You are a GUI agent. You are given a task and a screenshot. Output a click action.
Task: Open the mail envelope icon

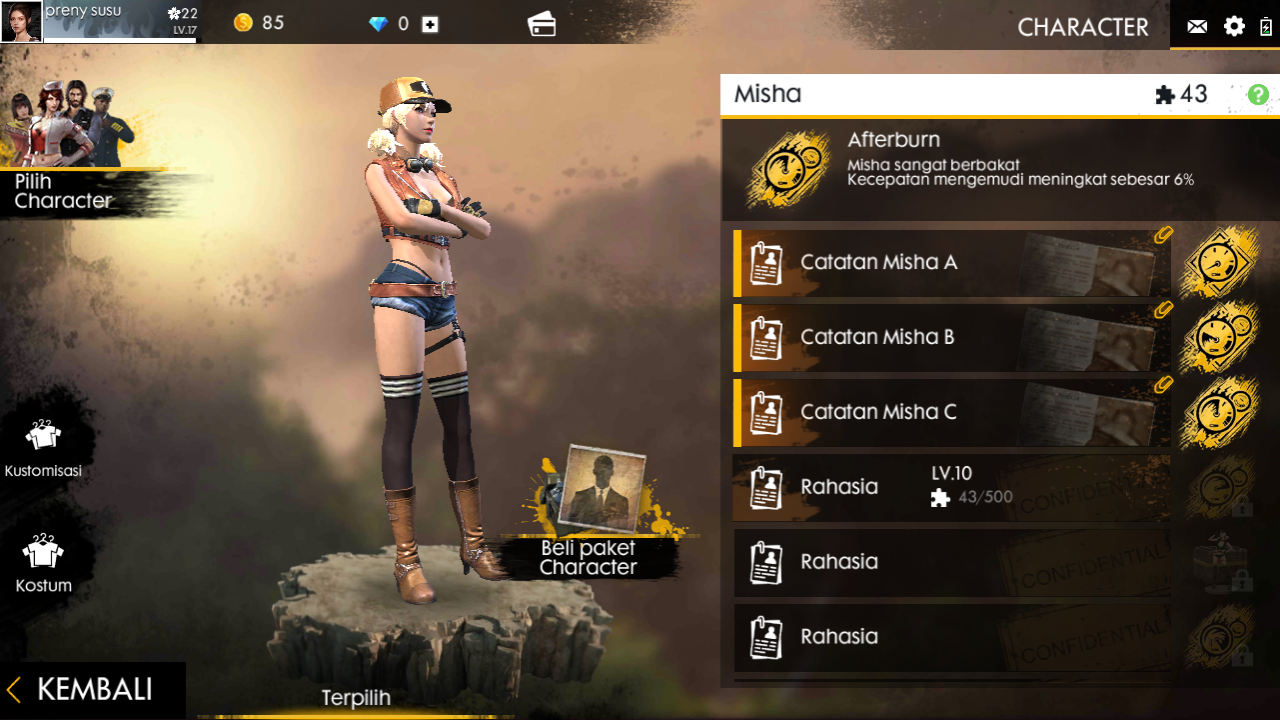tap(1197, 27)
